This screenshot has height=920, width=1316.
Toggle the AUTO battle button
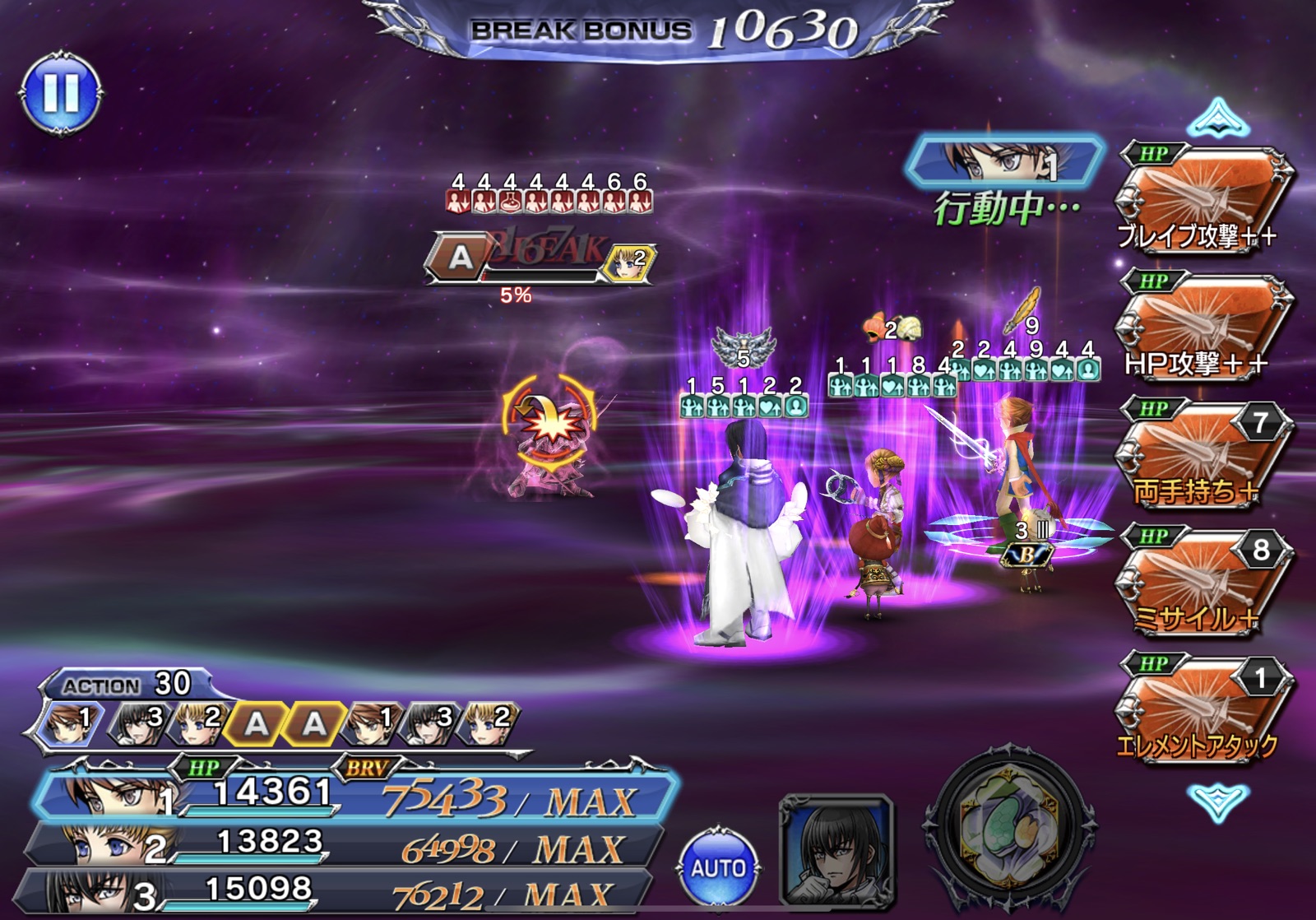[718, 868]
